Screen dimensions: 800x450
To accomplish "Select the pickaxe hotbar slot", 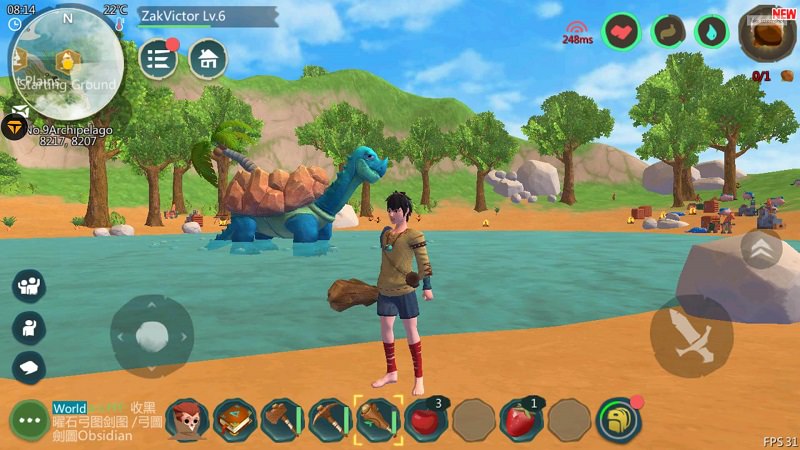I will point(330,420).
